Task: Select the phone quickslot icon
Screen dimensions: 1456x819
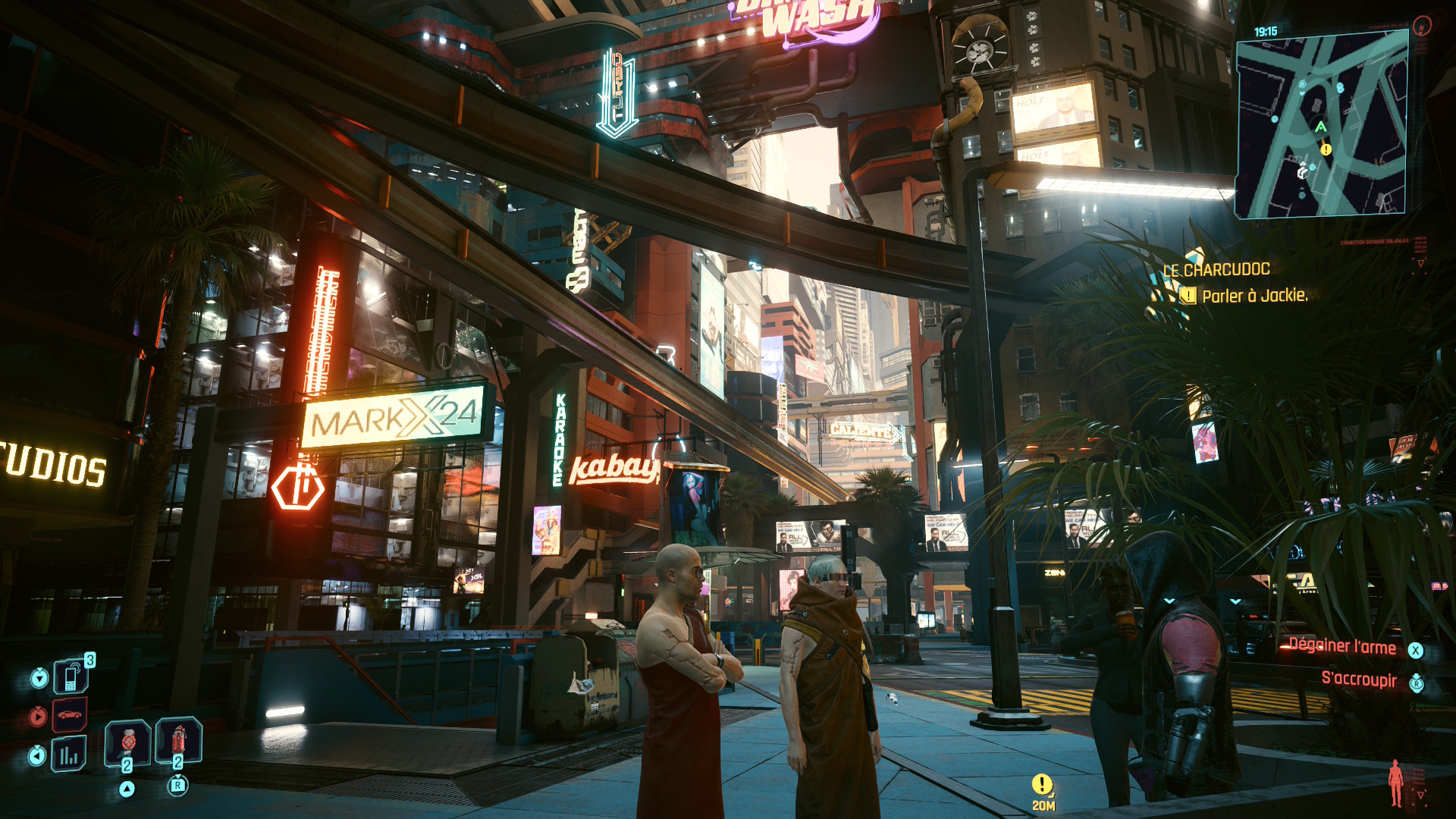Action: 71,677
